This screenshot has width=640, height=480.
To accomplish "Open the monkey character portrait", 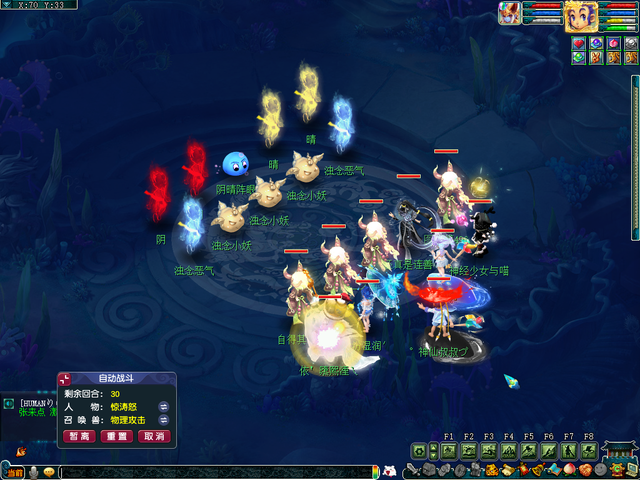I will coord(581,17).
